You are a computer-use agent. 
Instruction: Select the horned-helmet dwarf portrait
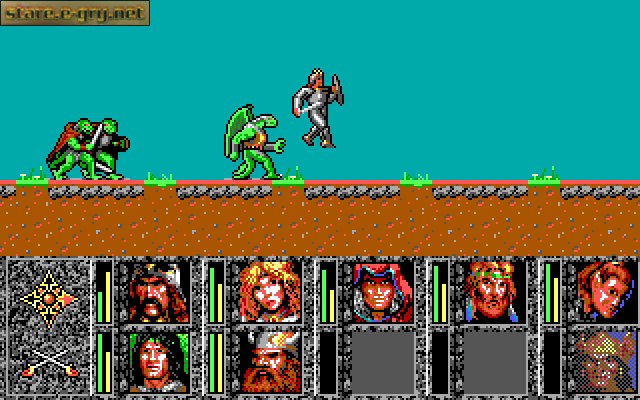point(270,361)
